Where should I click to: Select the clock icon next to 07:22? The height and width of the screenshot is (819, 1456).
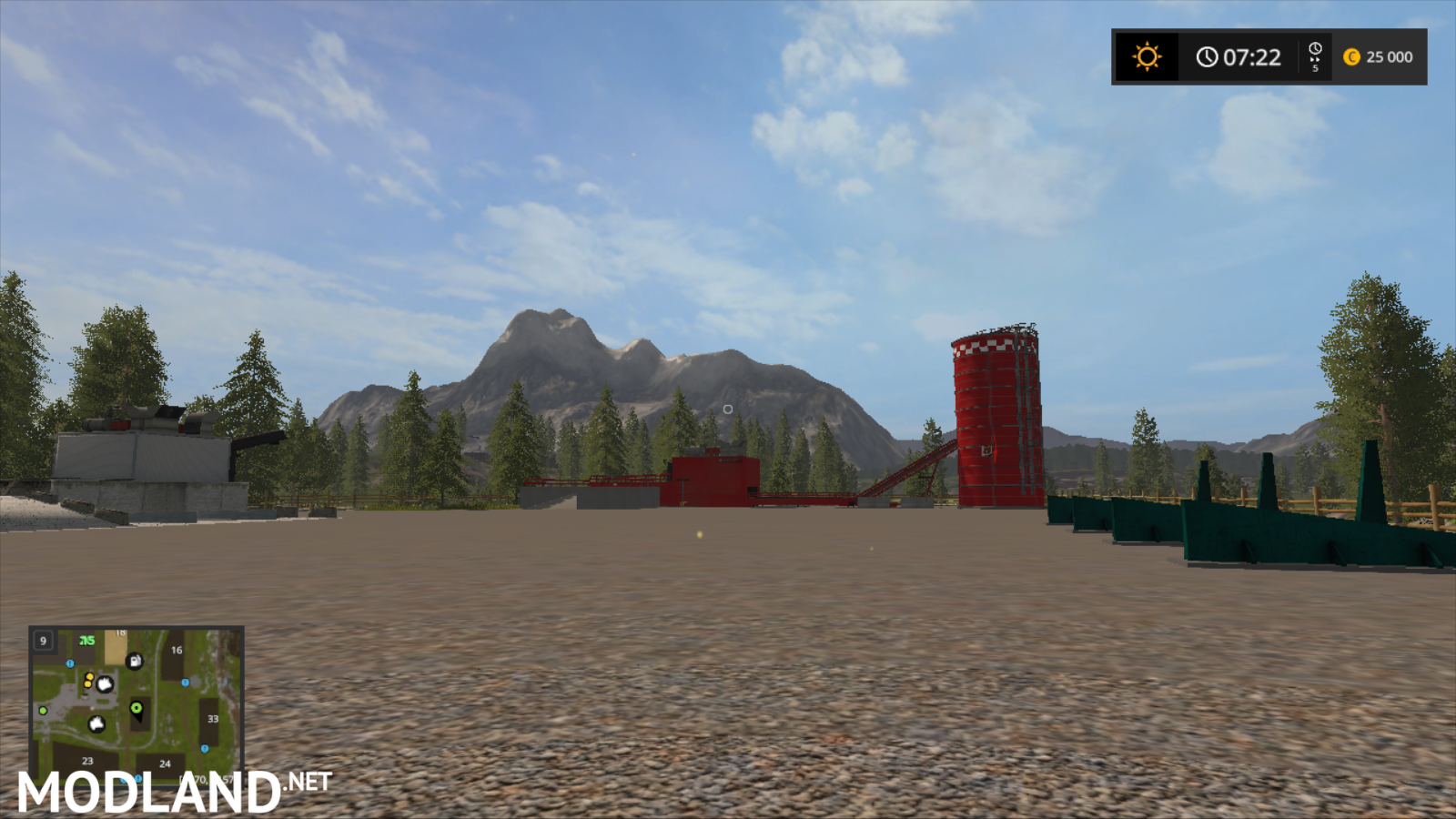pyautogui.click(x=1206, y=57)
